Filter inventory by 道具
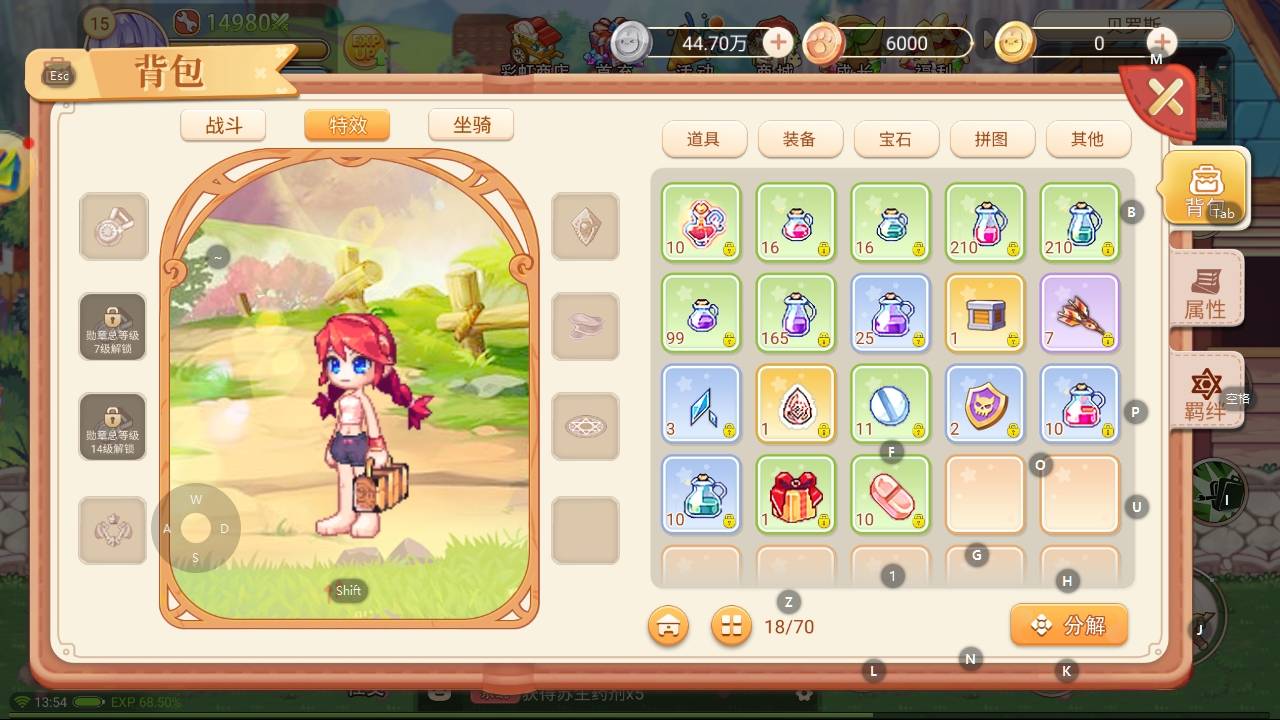Image resolution: width=1280 pixels, height=720 pixels. (703, 139)
